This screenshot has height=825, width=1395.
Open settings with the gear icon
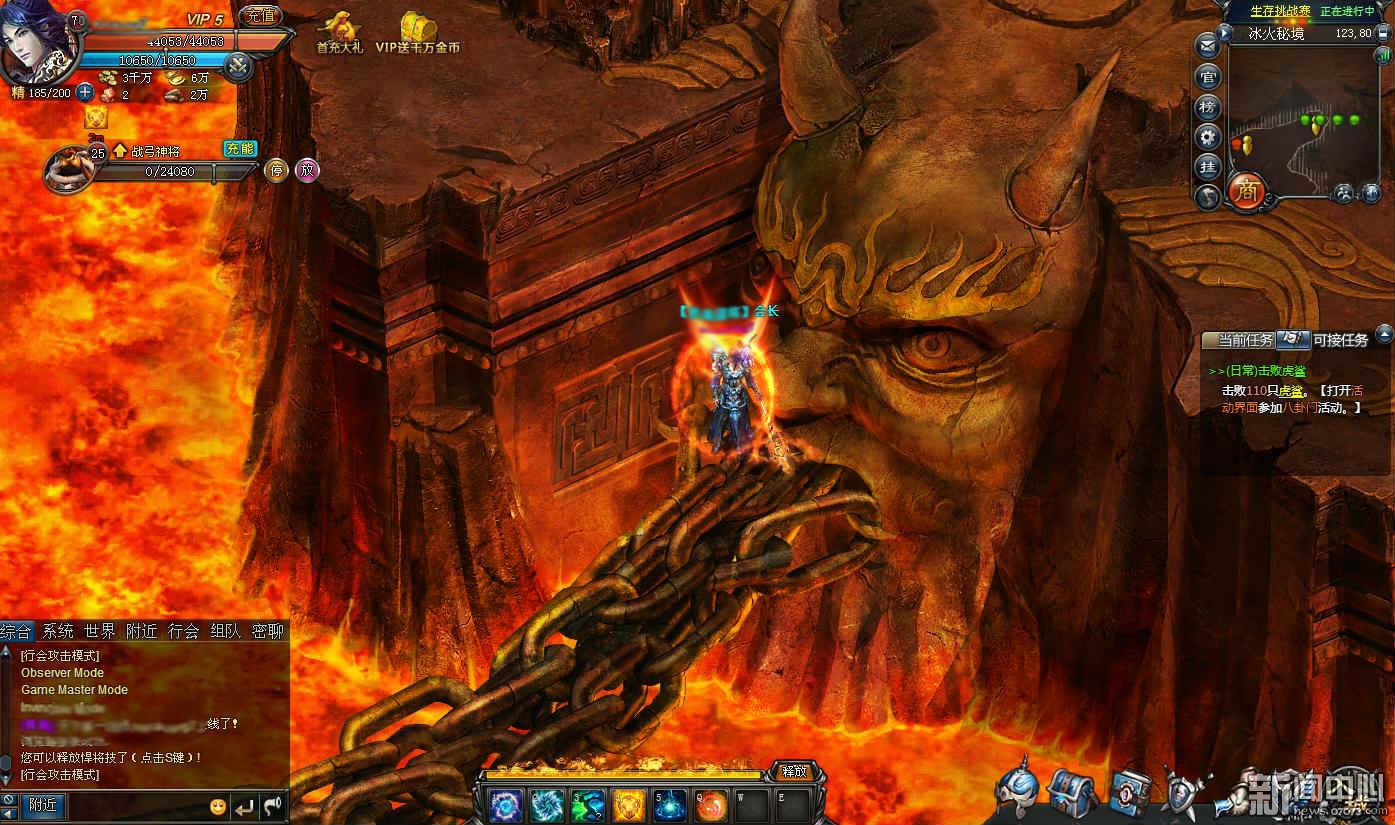(x=1208, y=137)
